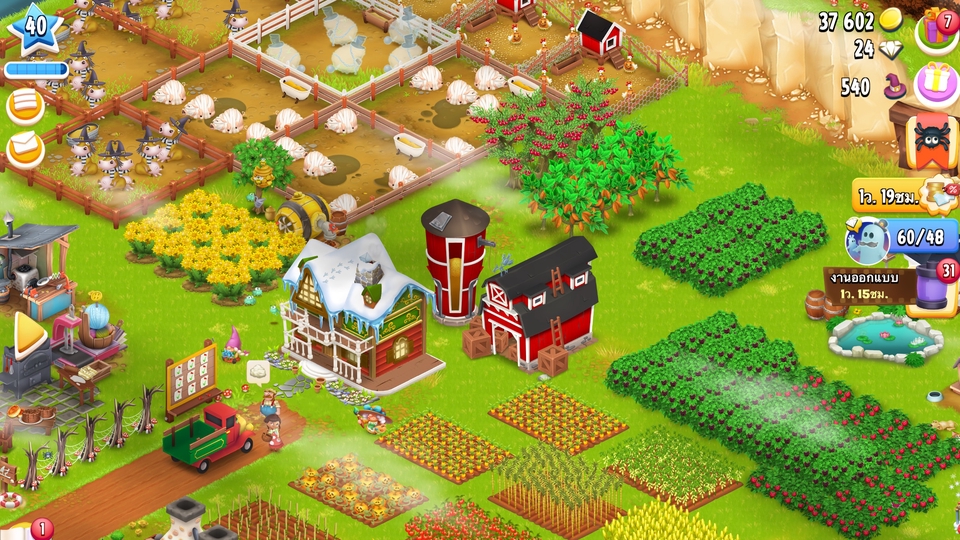Open the ghost event 60/48 tracker
Image resolution: width=960 pixels, height=540 pixels.
pos(900,238)
